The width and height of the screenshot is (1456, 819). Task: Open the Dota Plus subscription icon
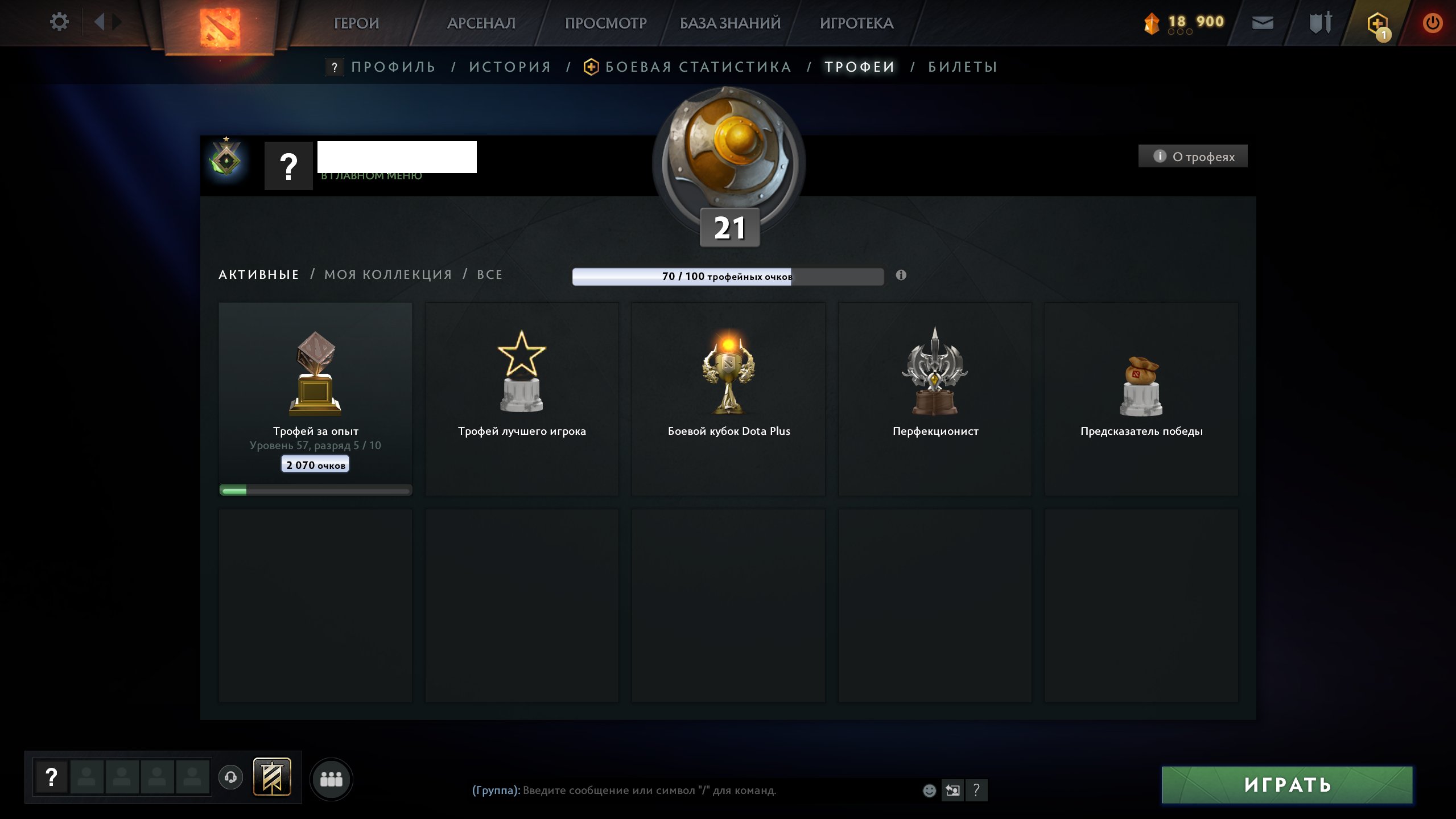(1379, 23)
